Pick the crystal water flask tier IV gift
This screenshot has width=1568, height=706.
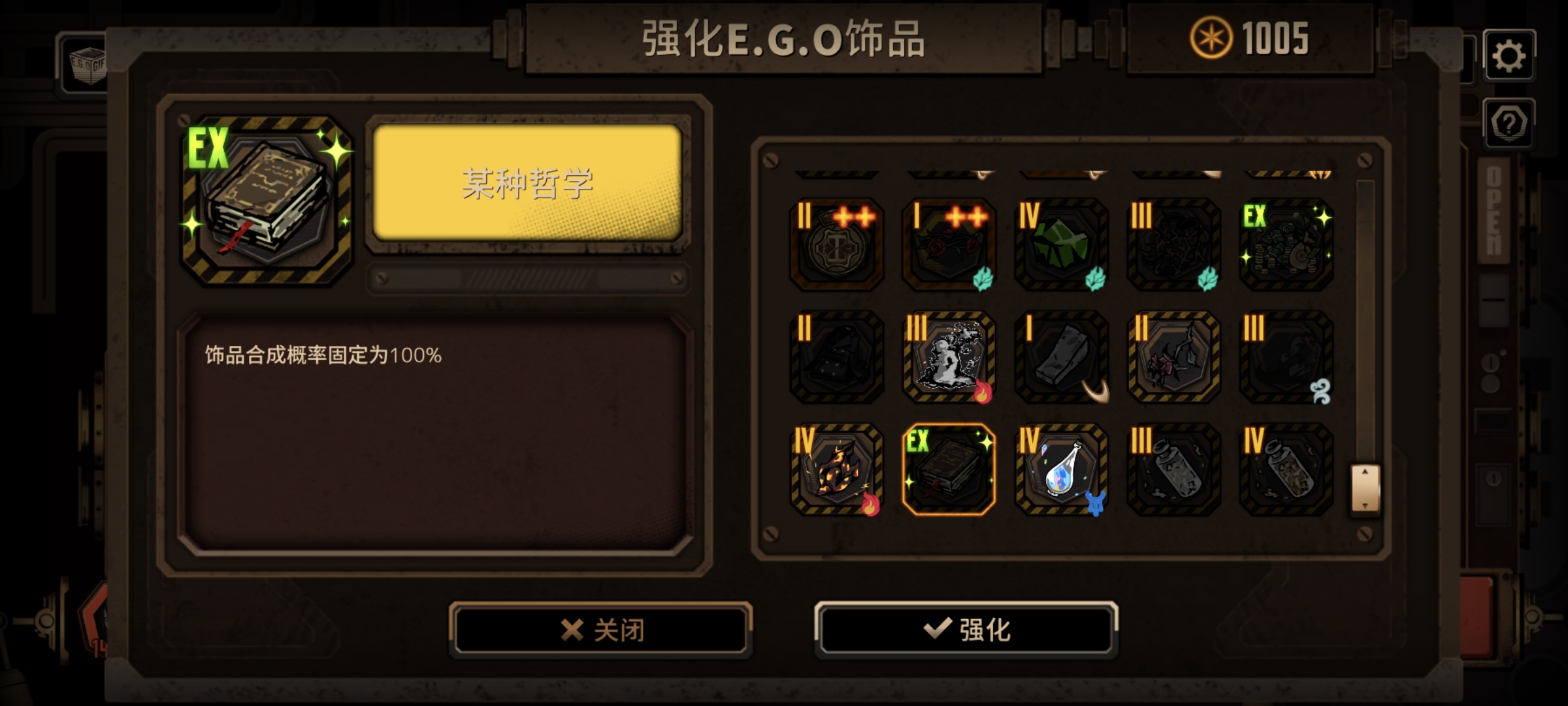[1060, 471]
